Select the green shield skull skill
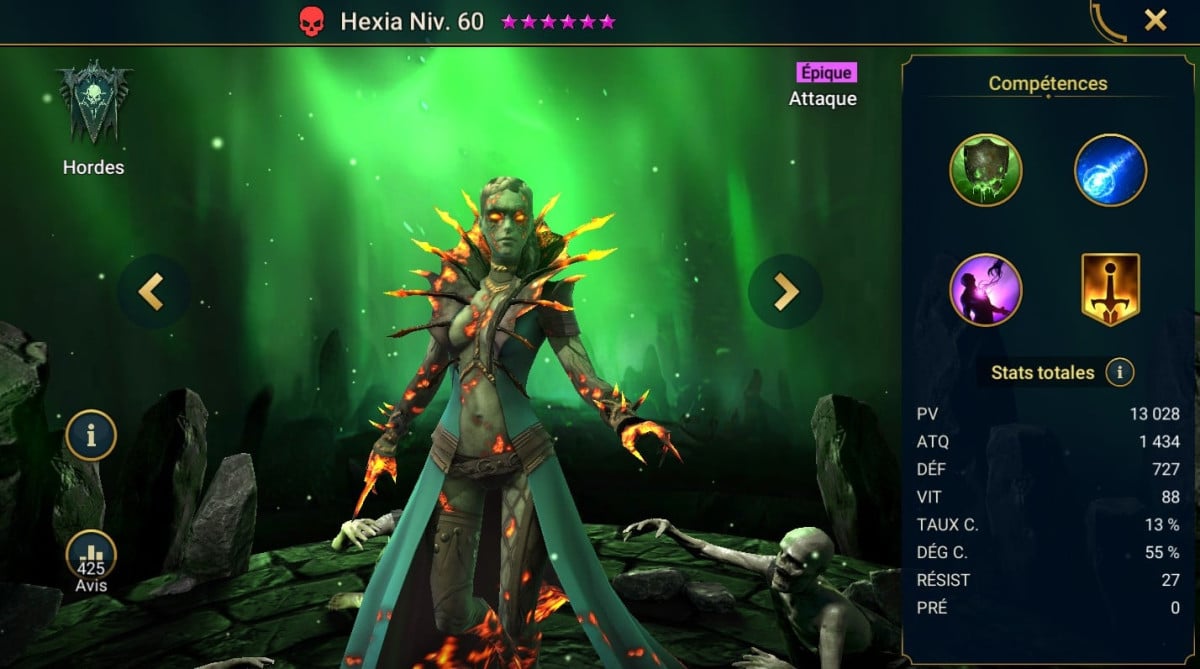The image size is (1200, 669). pos(985,170)
